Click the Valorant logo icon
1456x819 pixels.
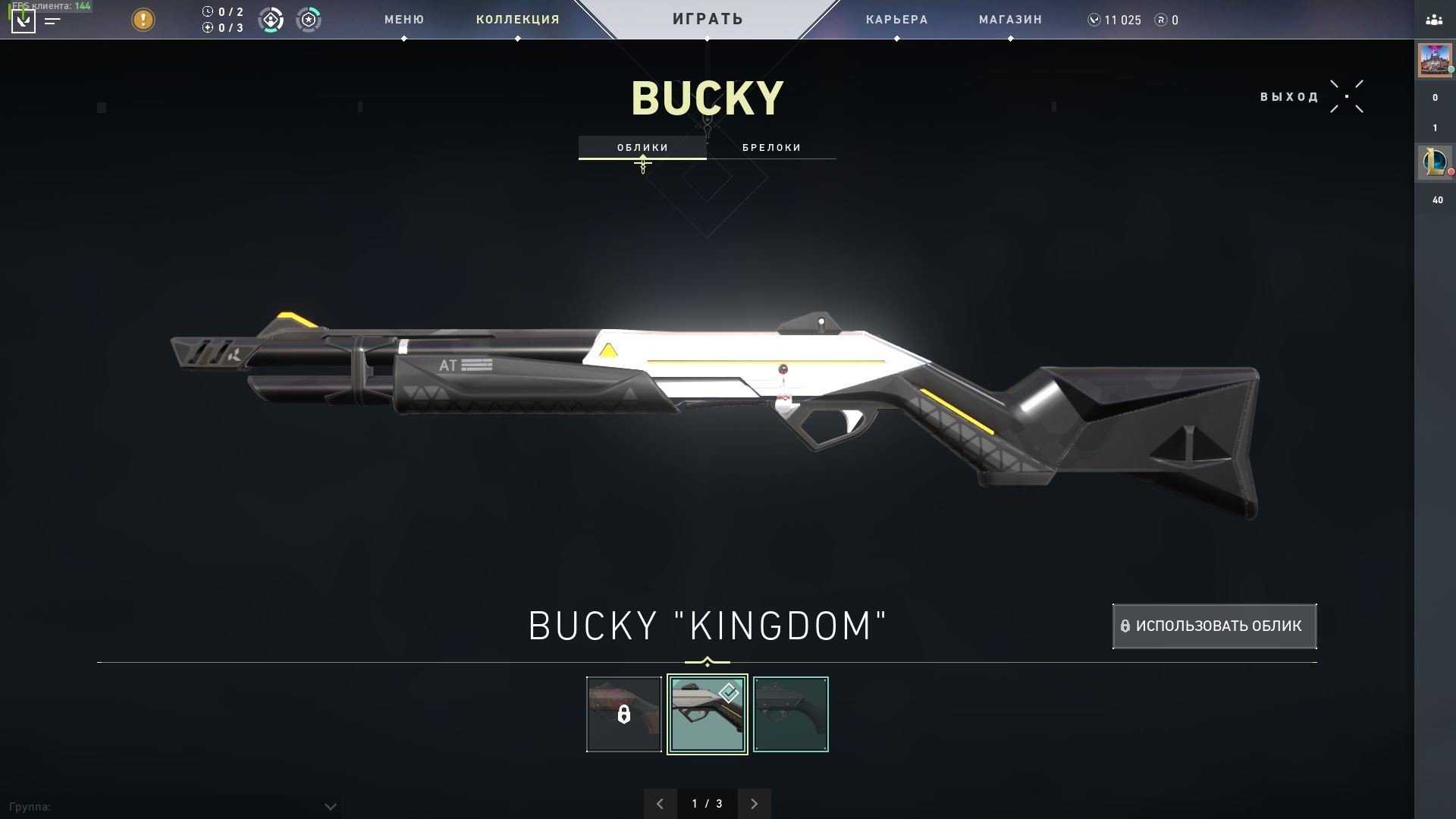[24, 20]
